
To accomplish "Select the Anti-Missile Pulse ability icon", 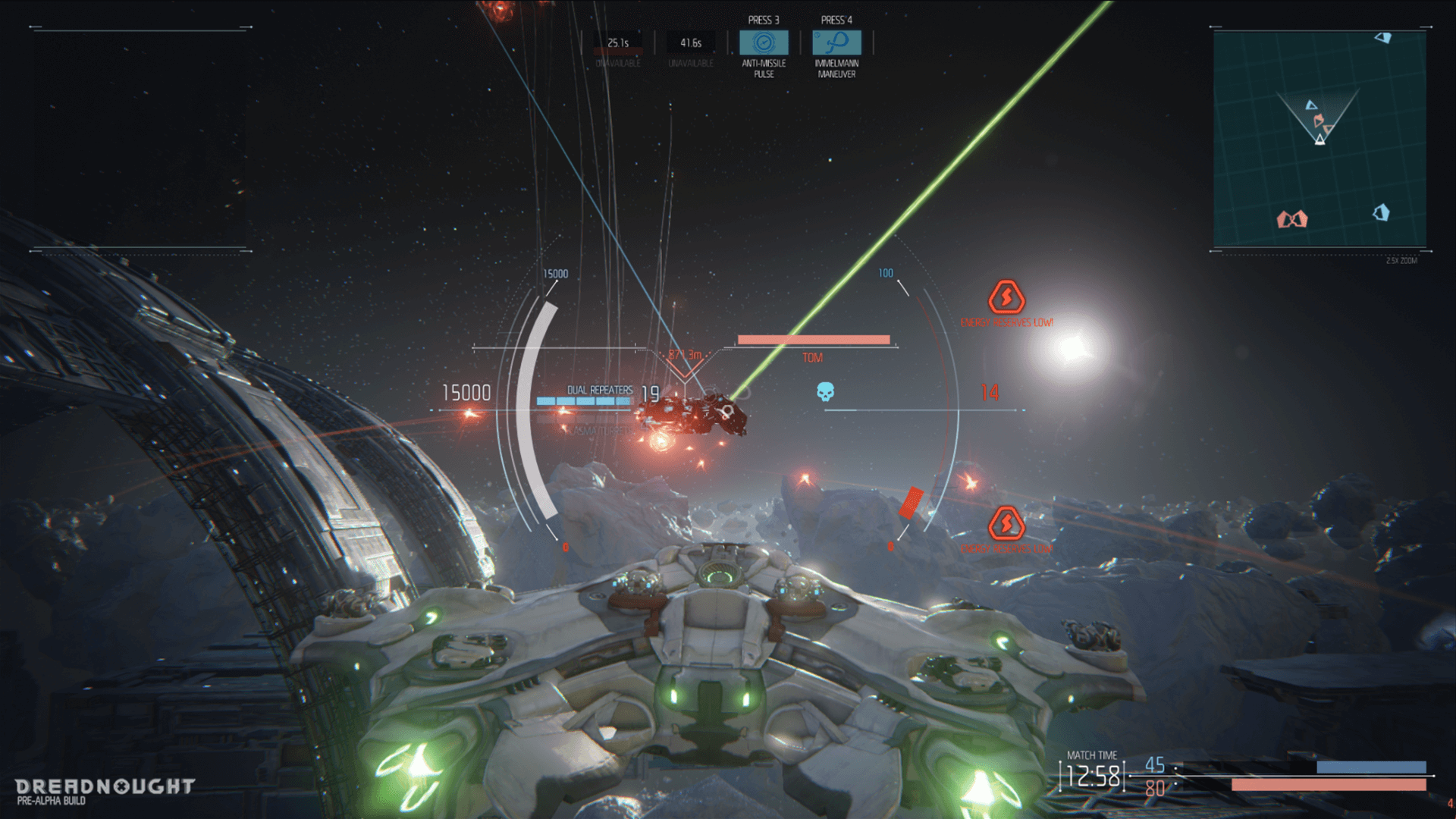I will point(762,42).
